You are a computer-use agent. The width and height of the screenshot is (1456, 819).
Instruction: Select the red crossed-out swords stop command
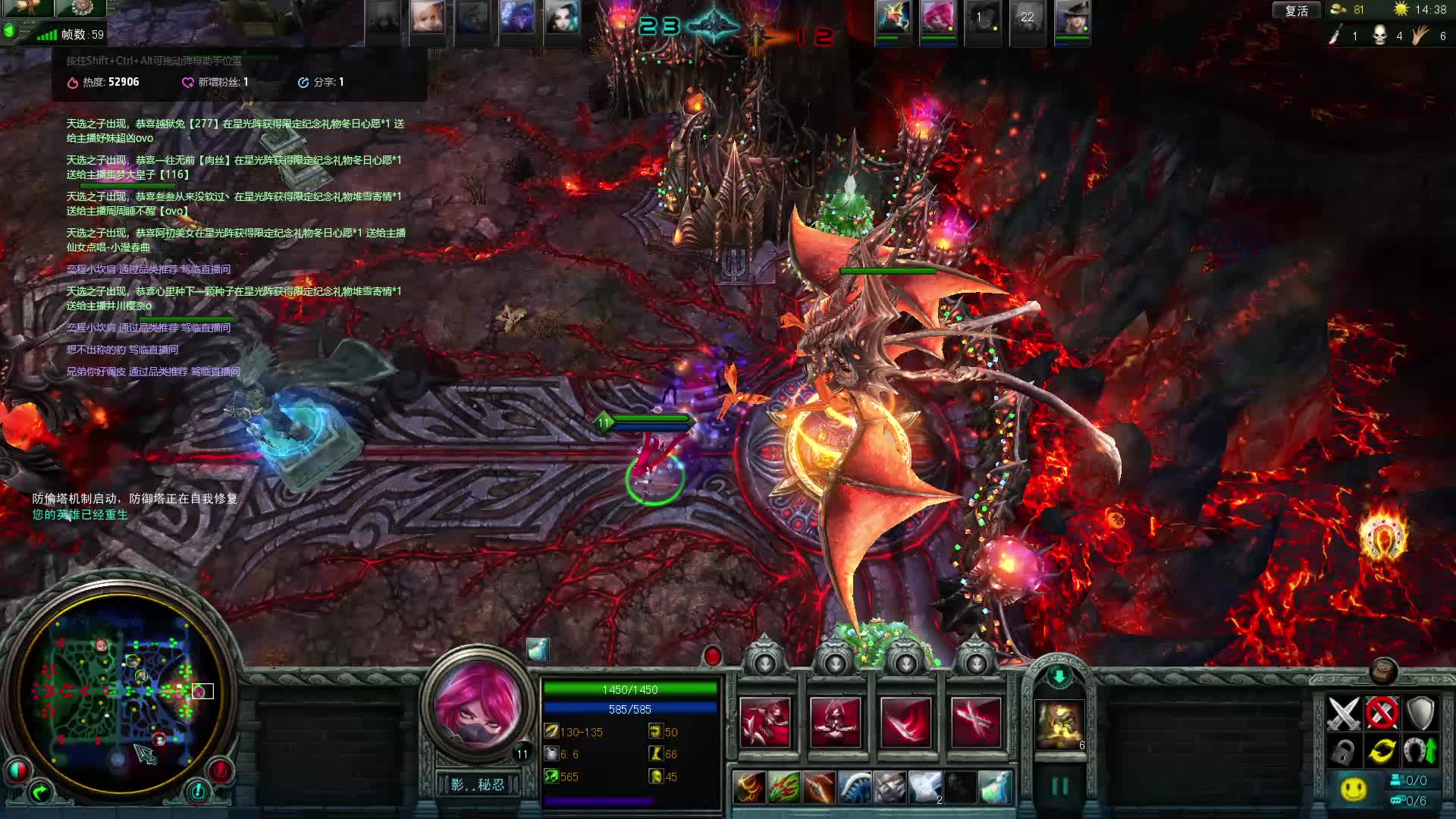1382,713
